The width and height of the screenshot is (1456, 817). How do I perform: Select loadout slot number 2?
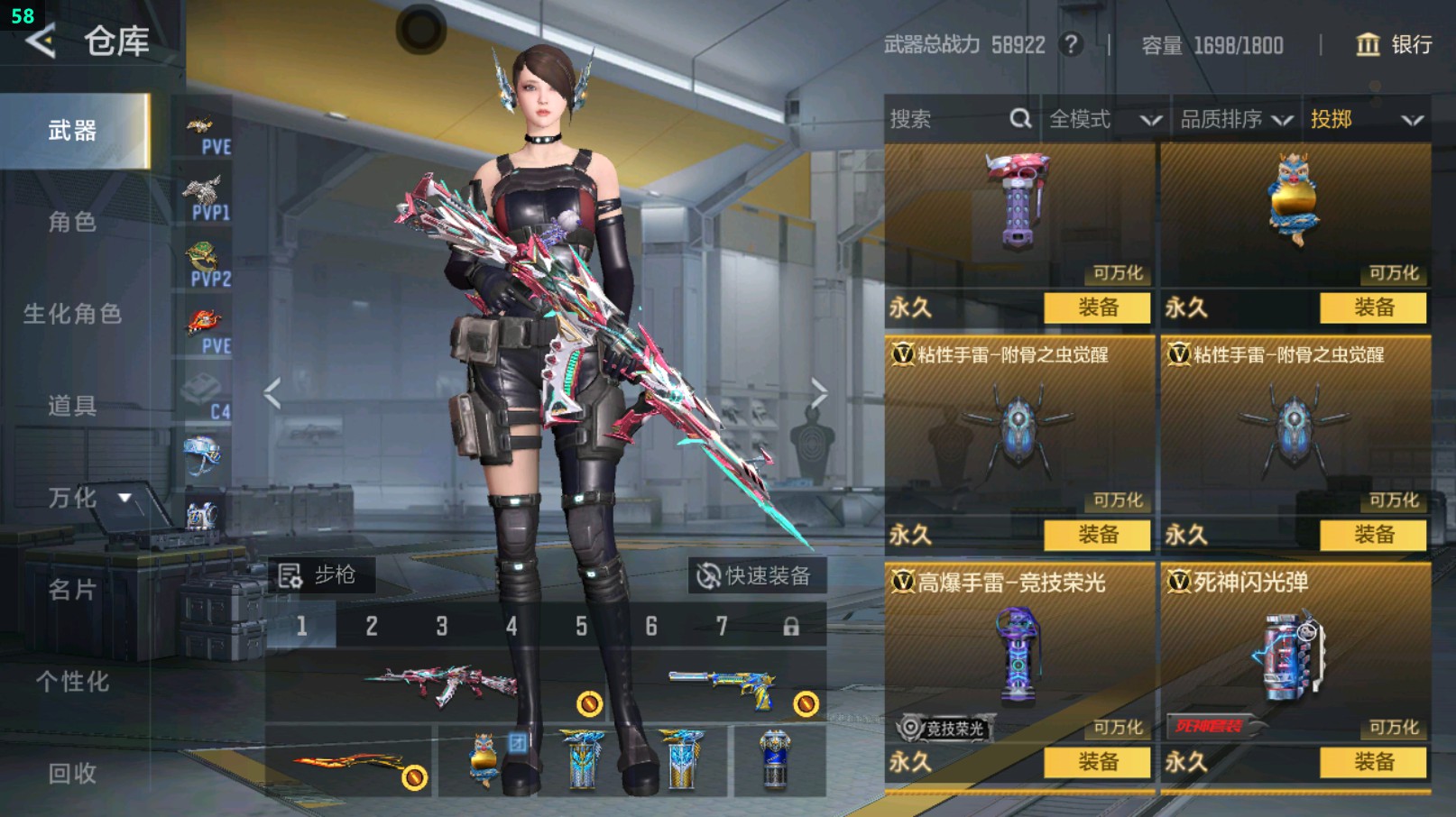(372, 626)
